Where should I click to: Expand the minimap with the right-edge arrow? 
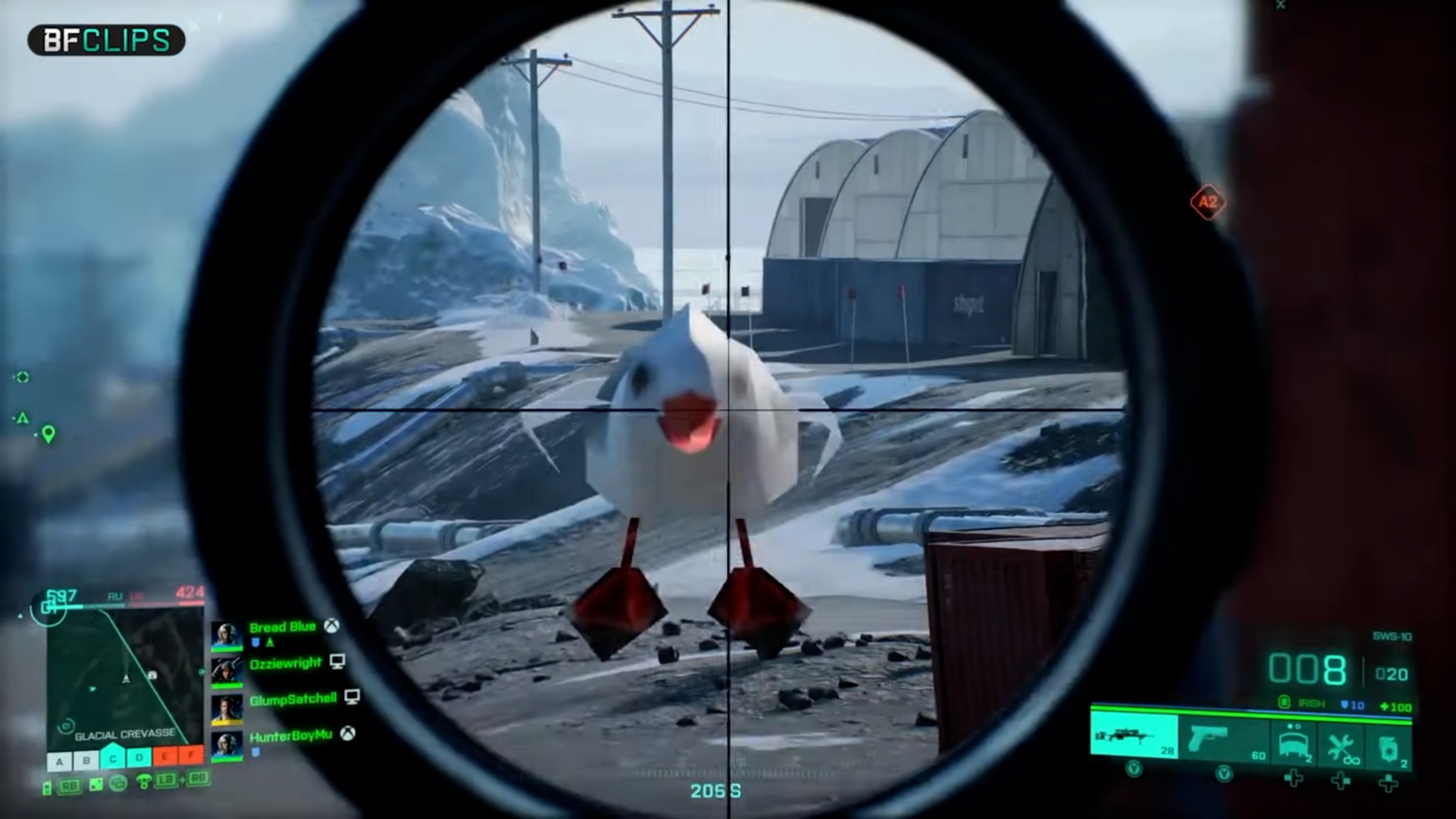pos(201,671)
